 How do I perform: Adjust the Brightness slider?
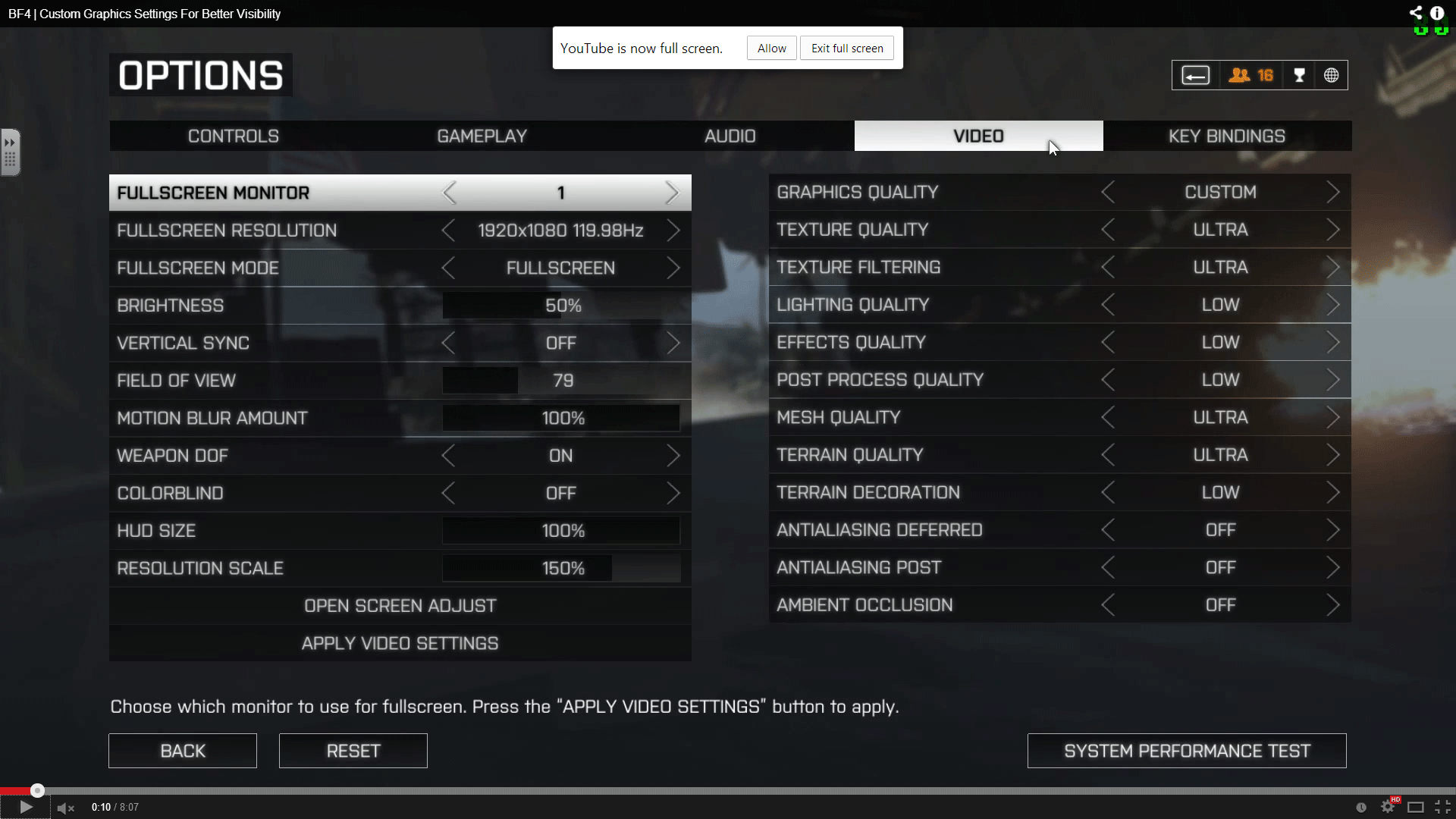pos(561,305)
